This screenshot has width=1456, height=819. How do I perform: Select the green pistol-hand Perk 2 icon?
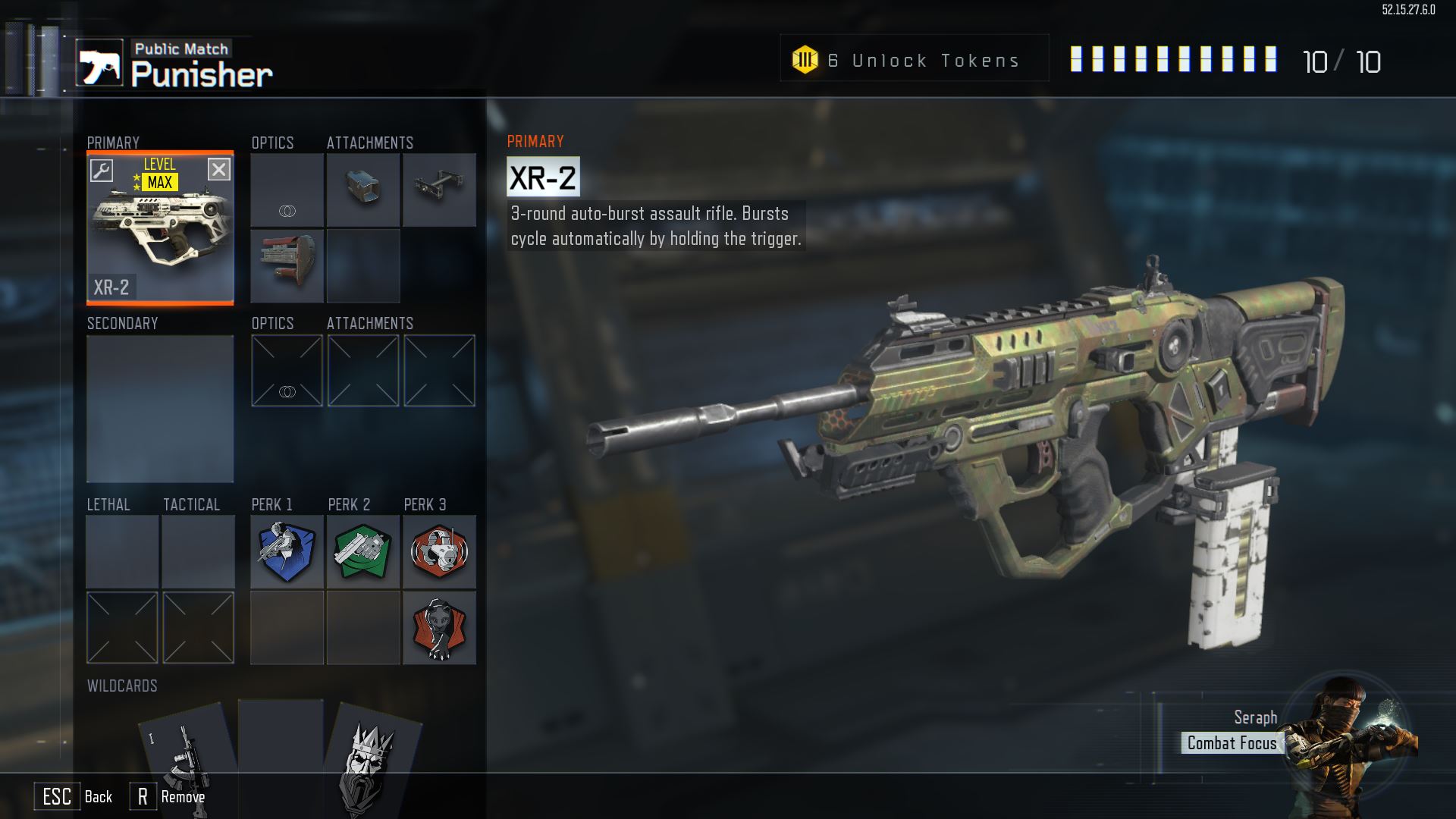[363, 551]
